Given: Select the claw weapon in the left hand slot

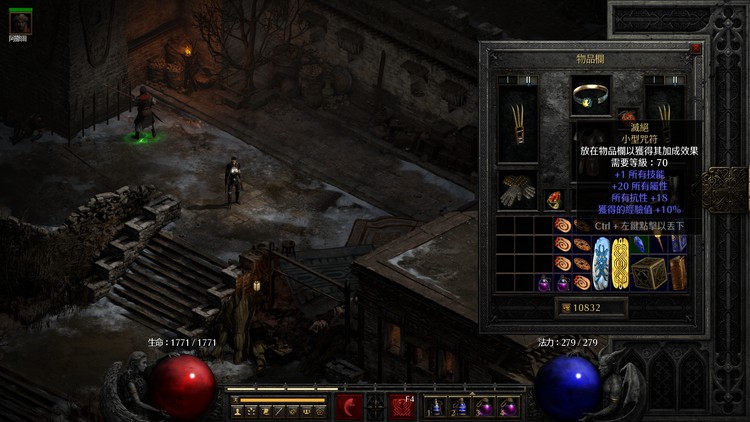Looking at the screenshot, I should [517, 121].
